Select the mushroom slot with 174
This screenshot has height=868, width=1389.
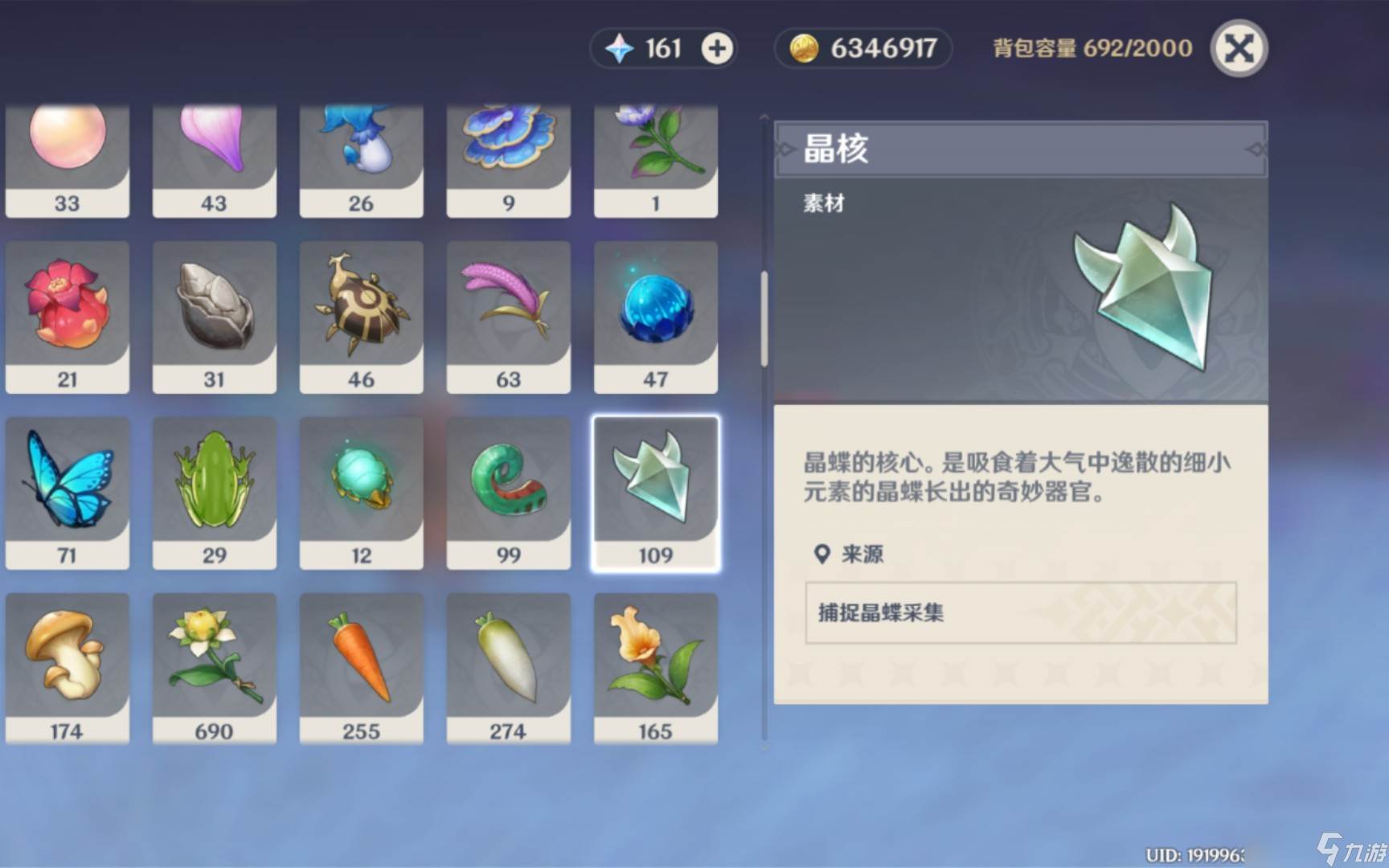67,668
